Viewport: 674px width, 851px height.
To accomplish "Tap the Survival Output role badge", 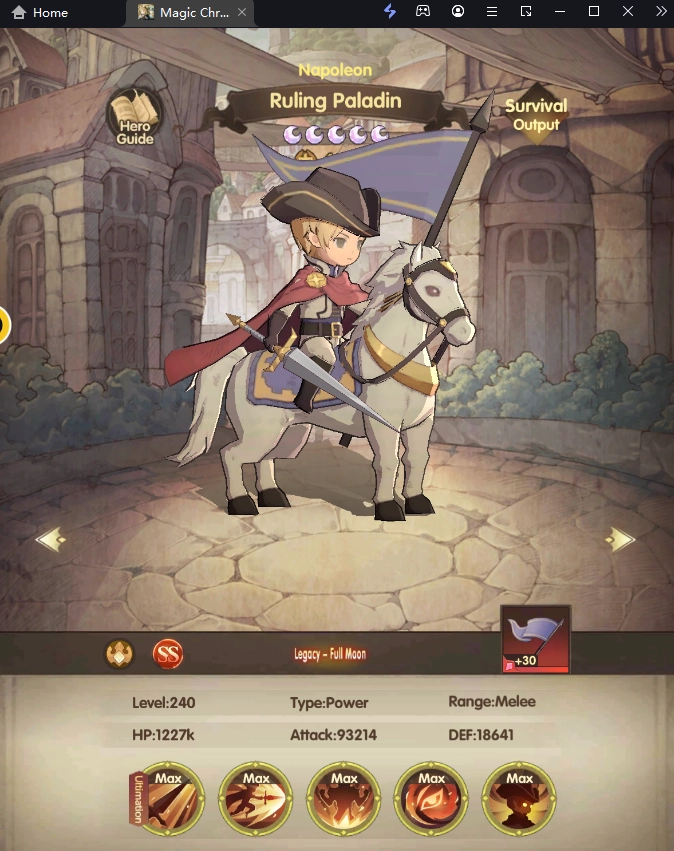I will 535,114.
